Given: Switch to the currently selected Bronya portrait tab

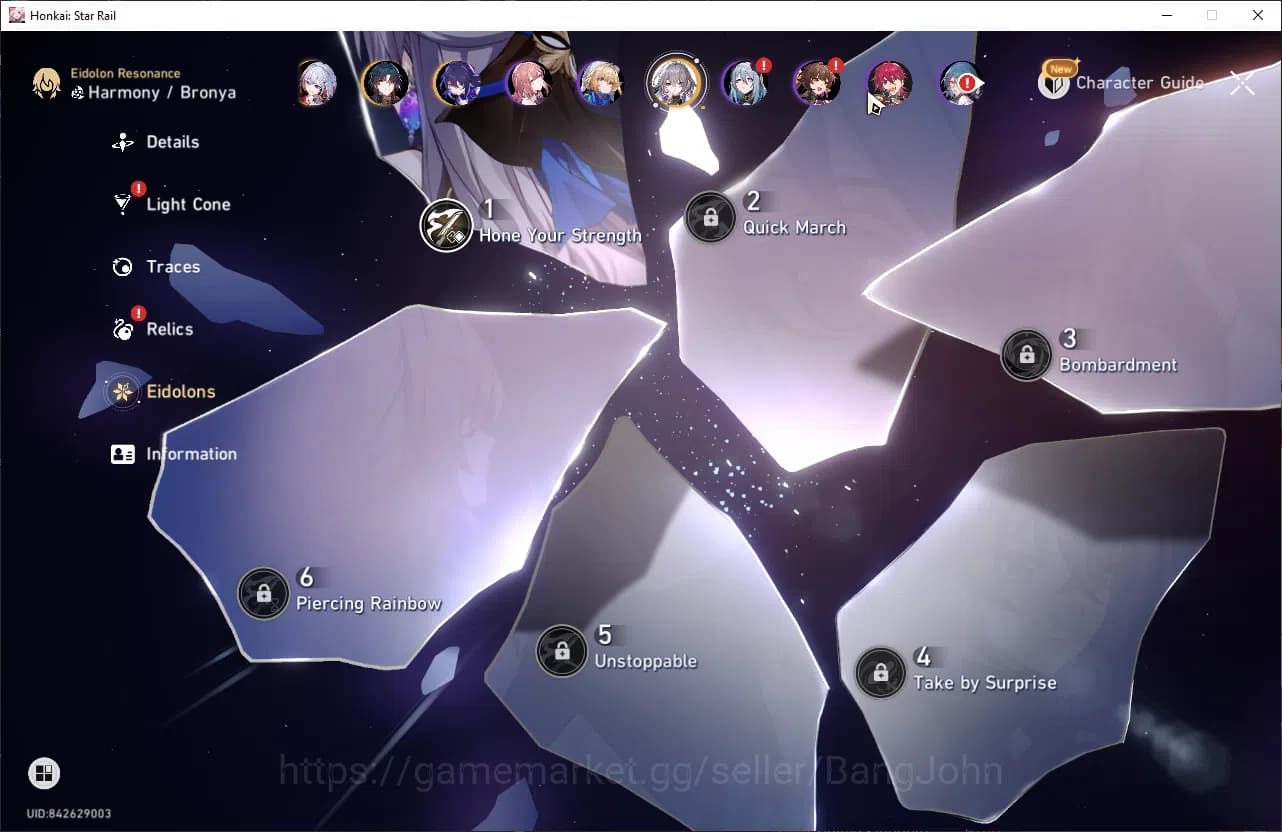Looking at the screenshot, I should click(x=676, y=82).
